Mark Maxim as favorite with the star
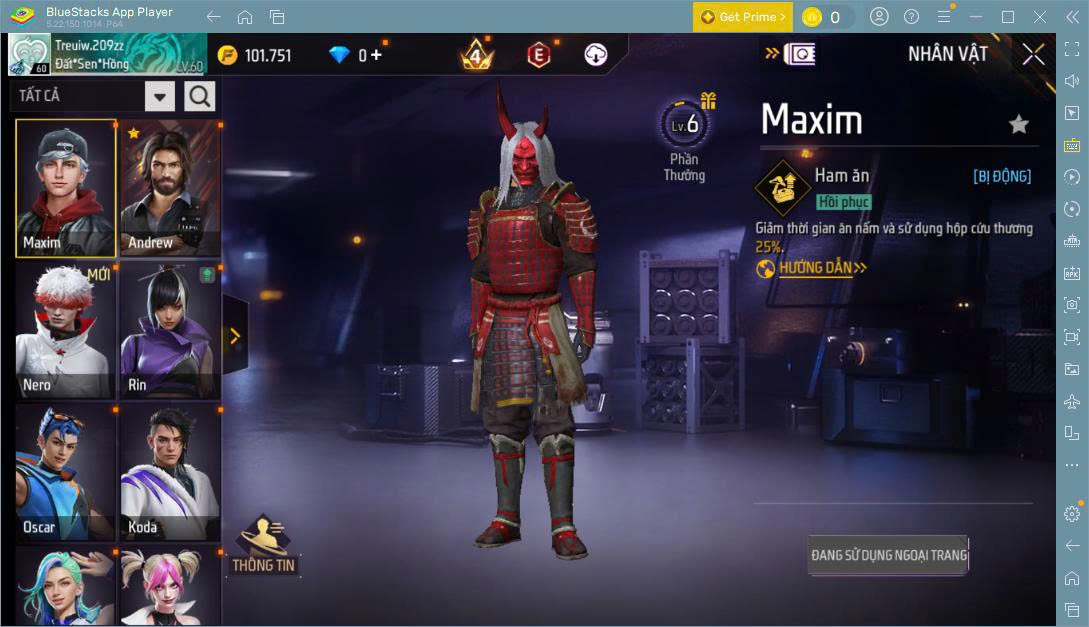 coord(1018,124)
